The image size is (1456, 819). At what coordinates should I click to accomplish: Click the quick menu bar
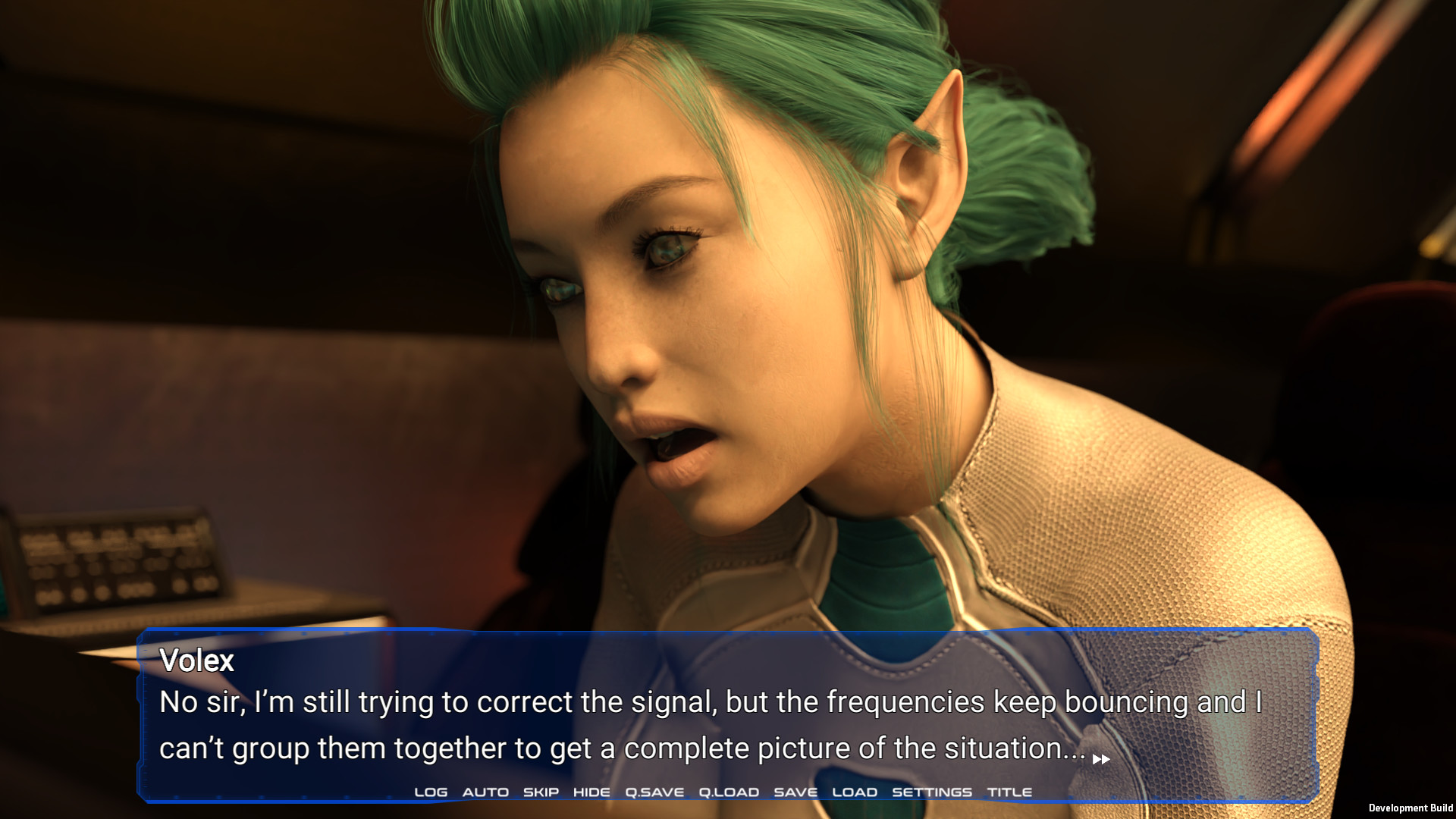pyautogui.click(x=720, y=791)
